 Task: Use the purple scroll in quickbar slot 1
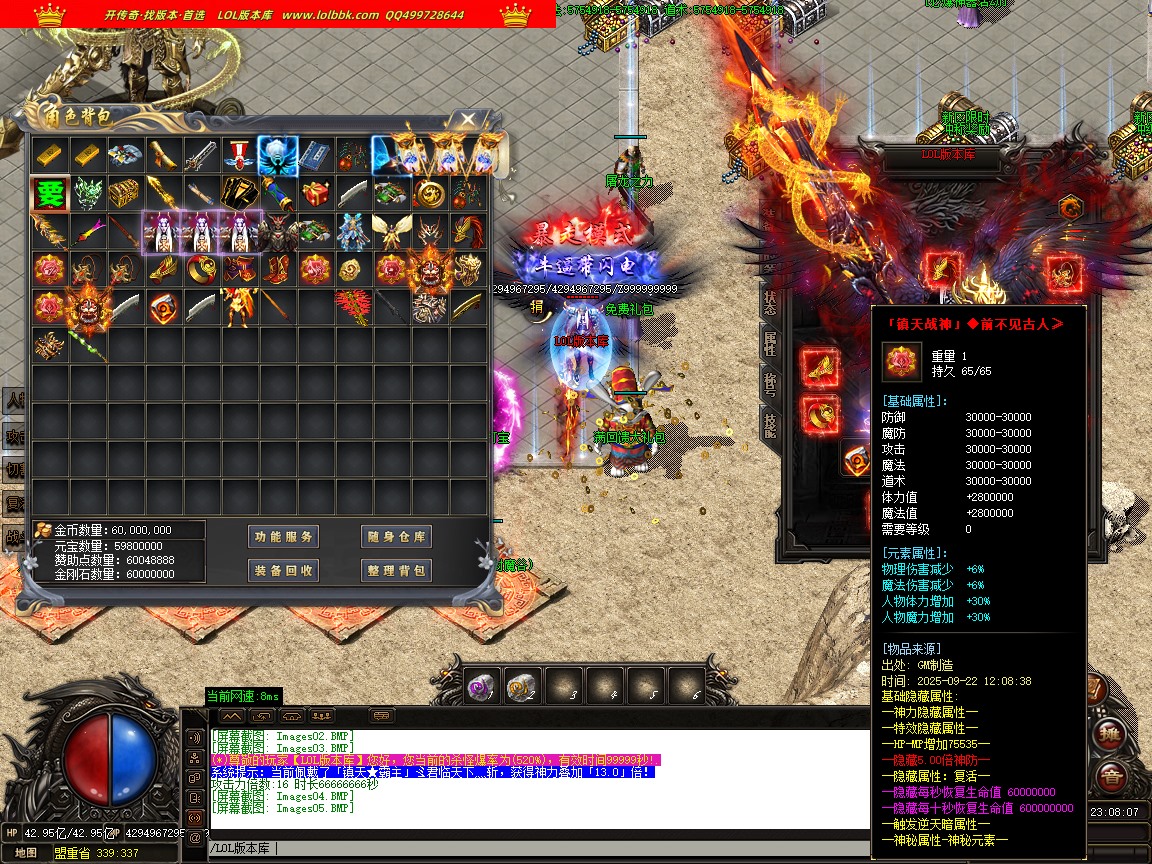click(482, 686)
